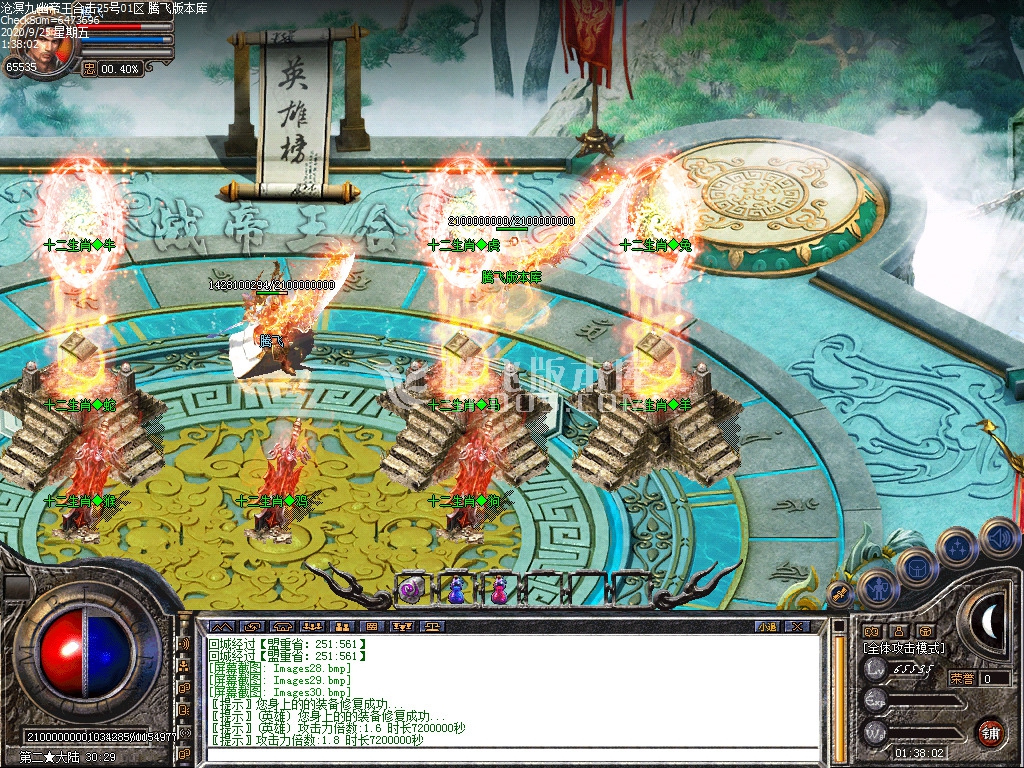Open the red 铺 shop button
This screenshot has width=1024, height=768.
(990, 732)
